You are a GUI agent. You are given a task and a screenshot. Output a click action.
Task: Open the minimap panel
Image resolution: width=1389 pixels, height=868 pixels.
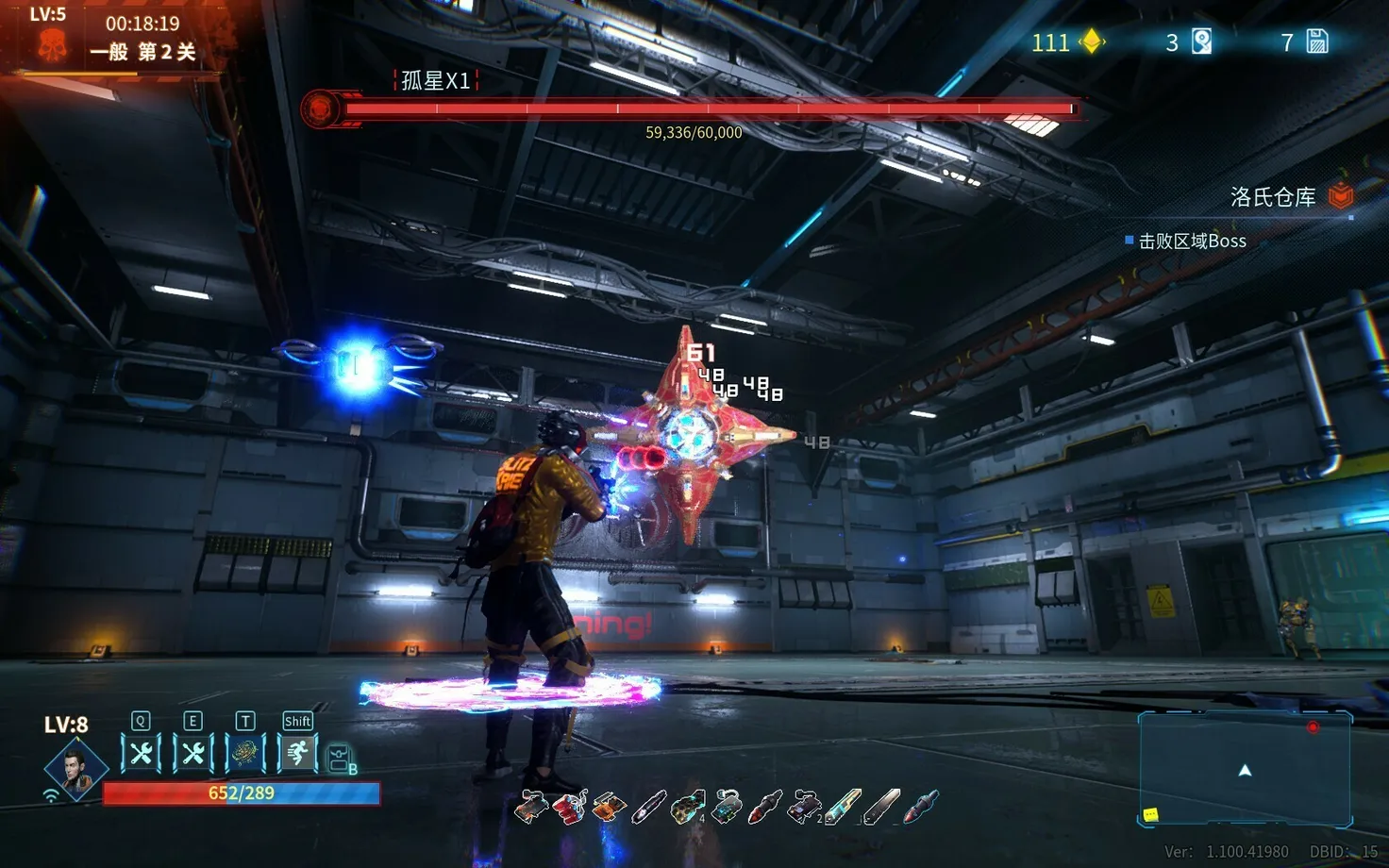tap(1245, 769)
